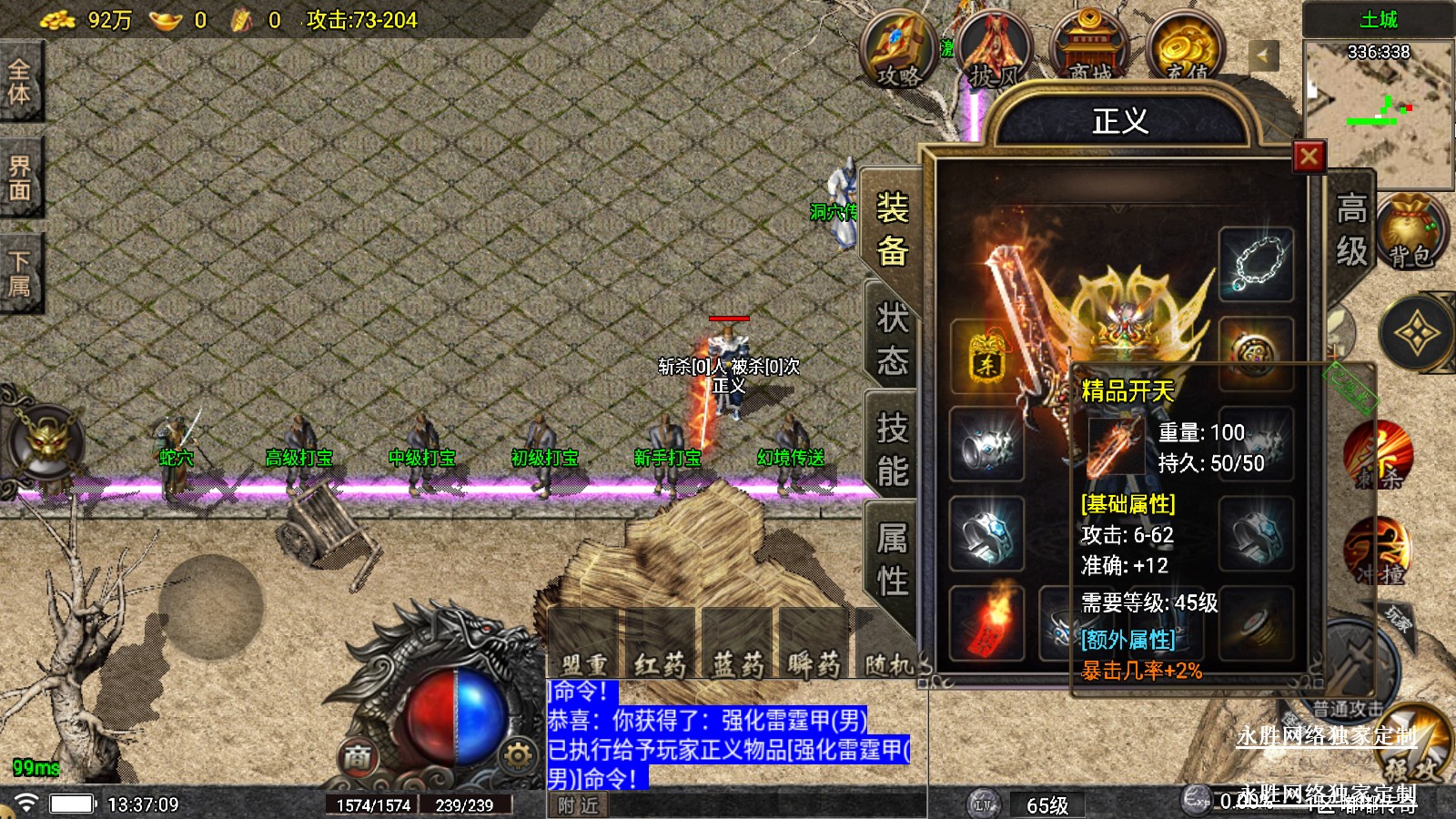Viewport: 1456px width, 819px height.
Task: Open the 界面 interface button
Action: click(x=20, y=177)
